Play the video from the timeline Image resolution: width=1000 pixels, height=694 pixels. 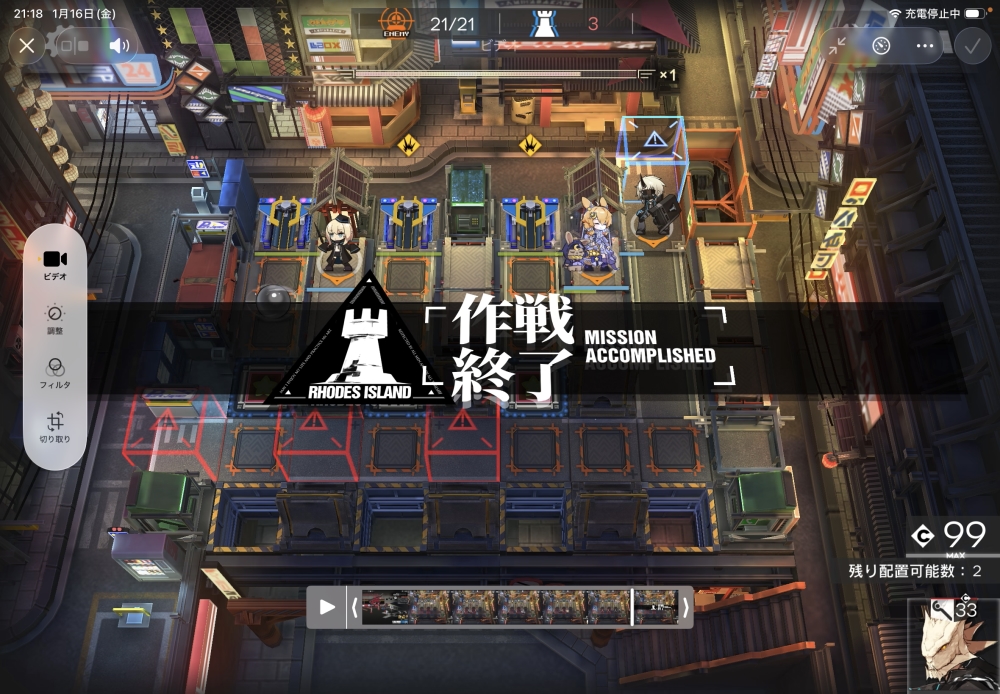click(x=327, y=607)
